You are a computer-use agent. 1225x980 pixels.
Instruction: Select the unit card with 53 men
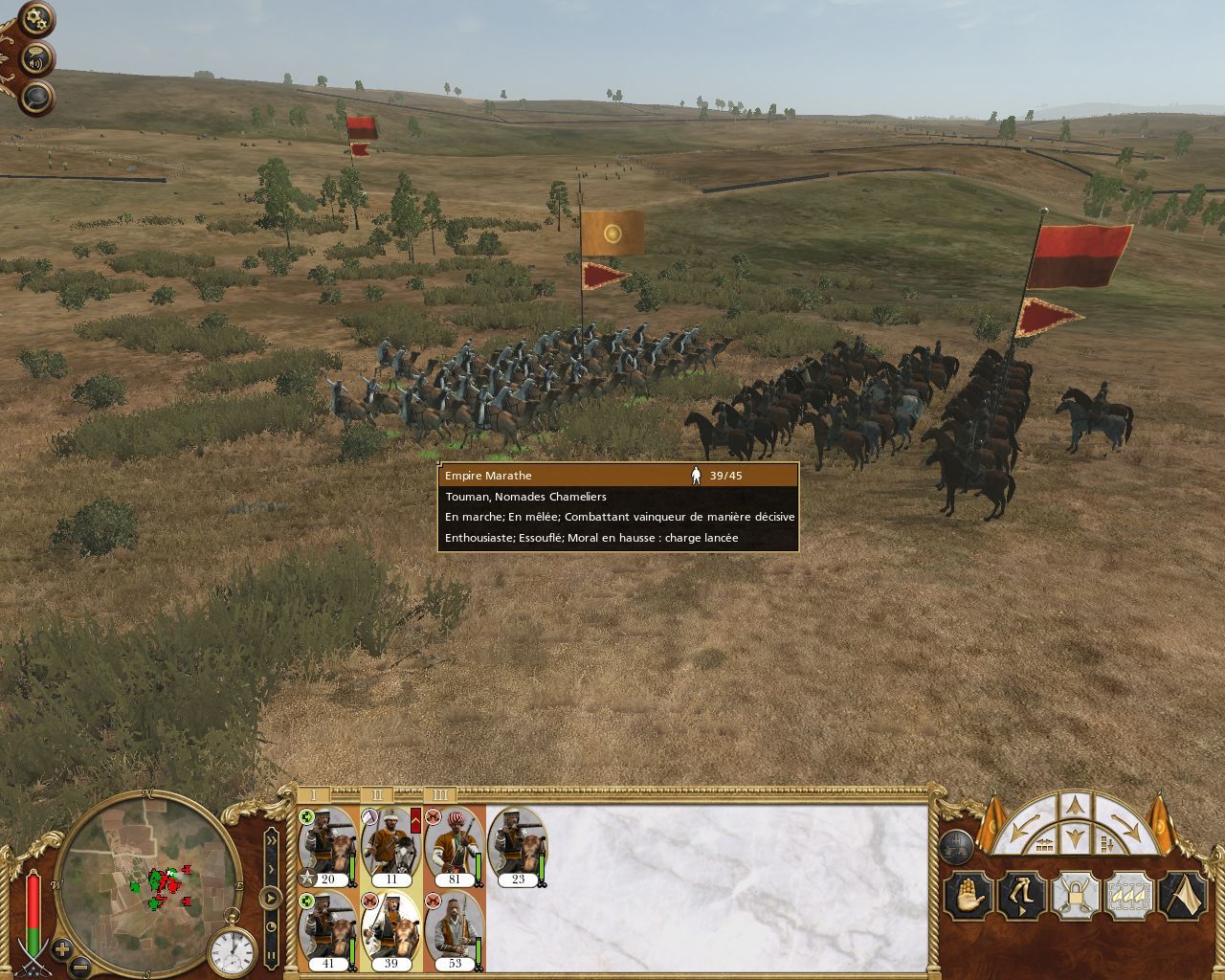coord(454,930)
